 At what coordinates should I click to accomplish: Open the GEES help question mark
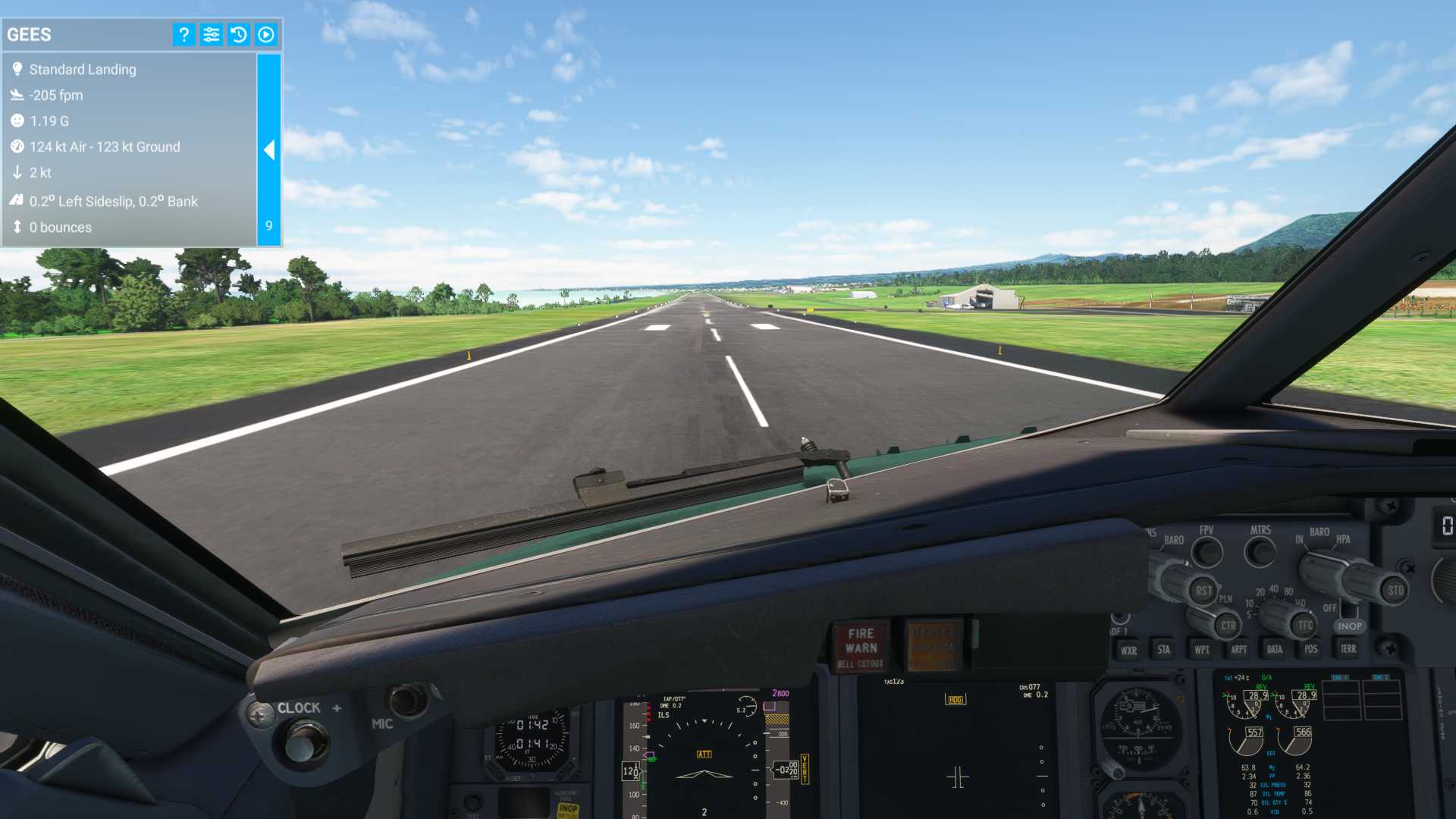tap(184, 34)
